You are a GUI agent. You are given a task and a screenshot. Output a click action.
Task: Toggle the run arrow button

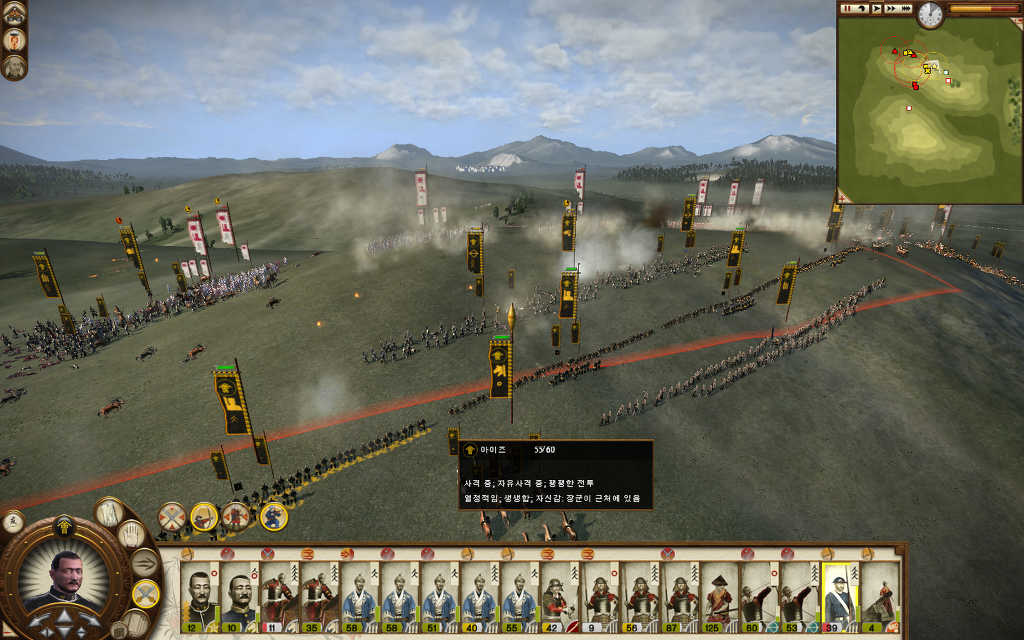pos(145,563)
